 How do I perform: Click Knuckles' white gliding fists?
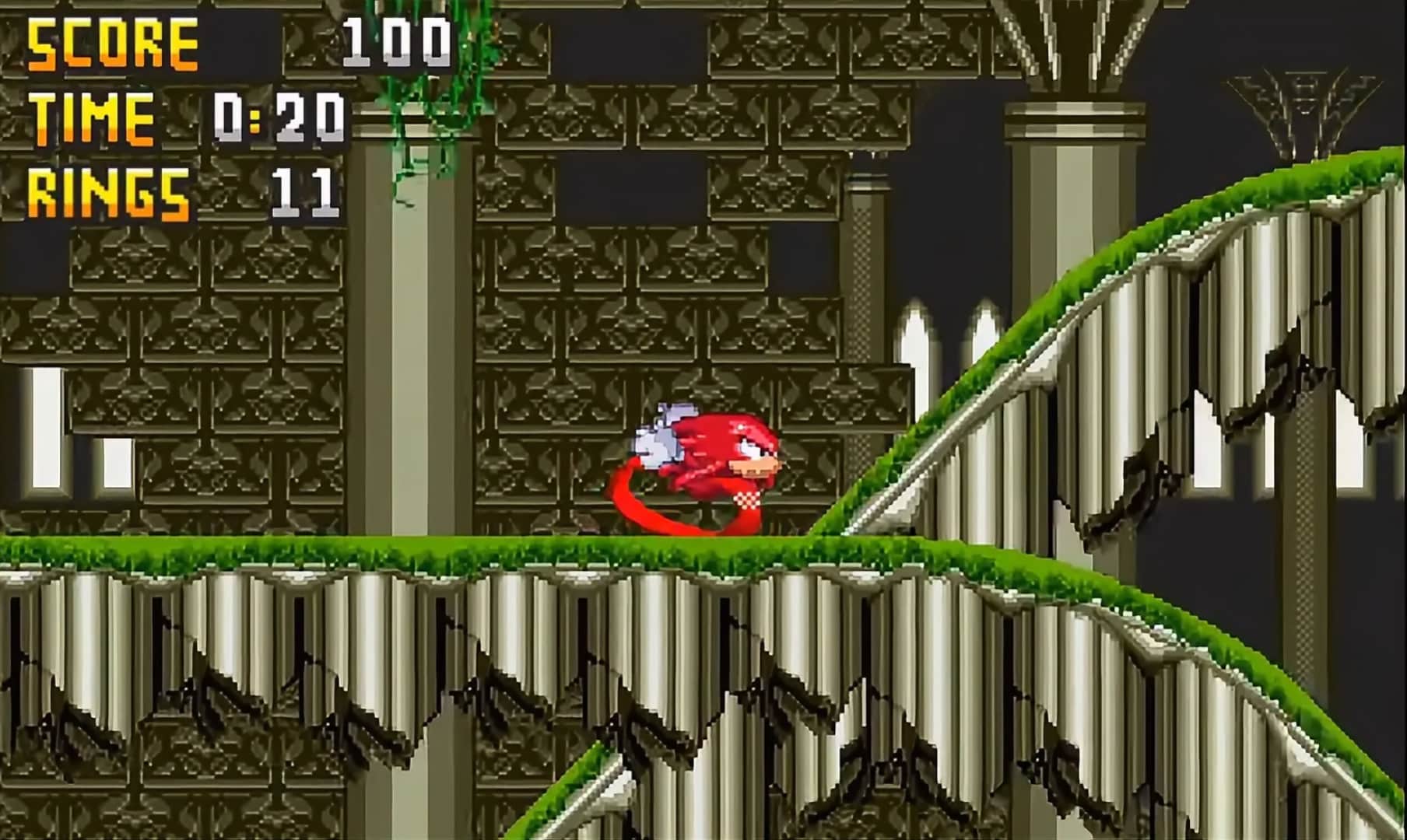tap(658, 439)
